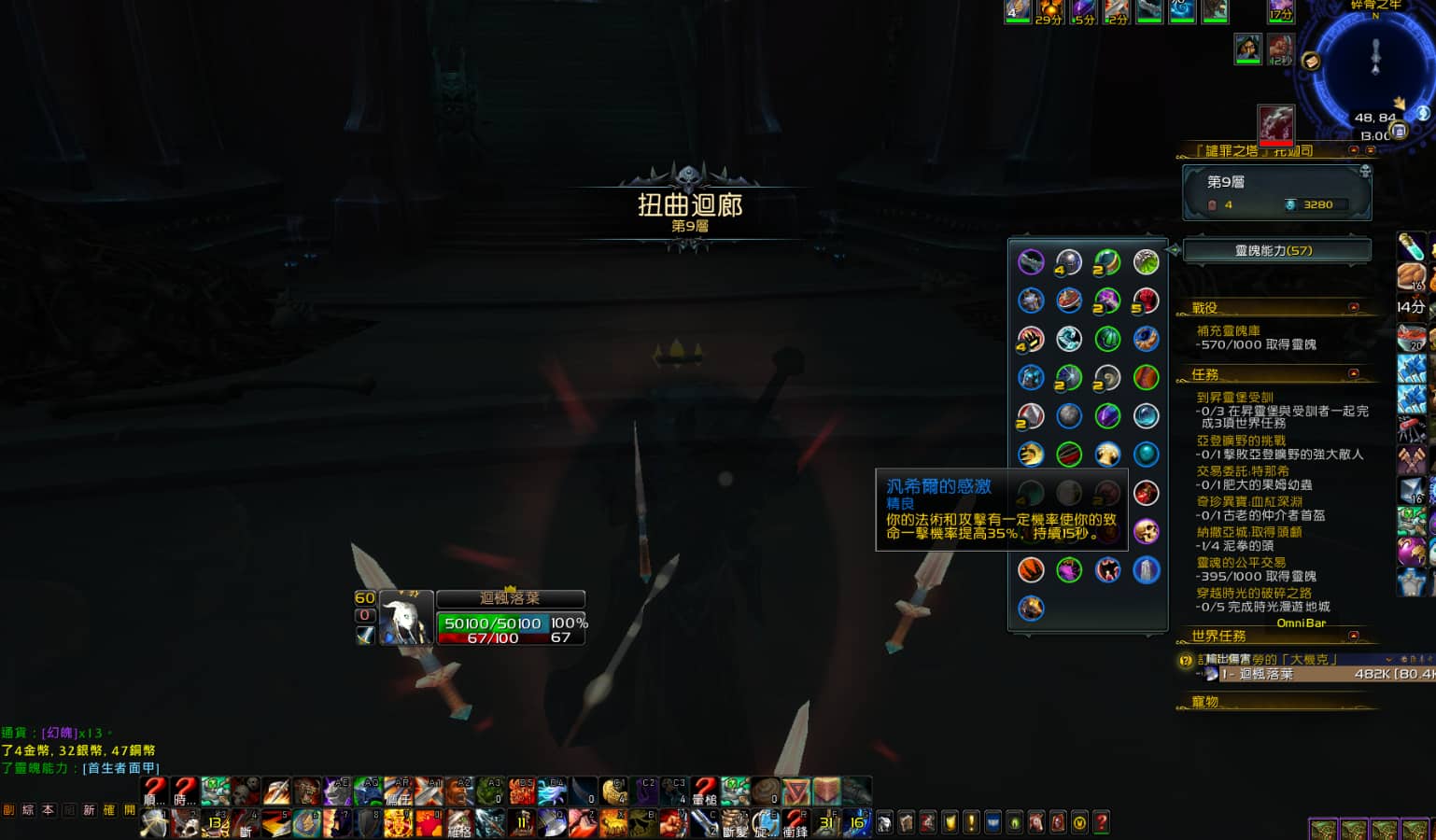
Task: Open the calendar button under the minimap
Action: [x=1398, y=132]
